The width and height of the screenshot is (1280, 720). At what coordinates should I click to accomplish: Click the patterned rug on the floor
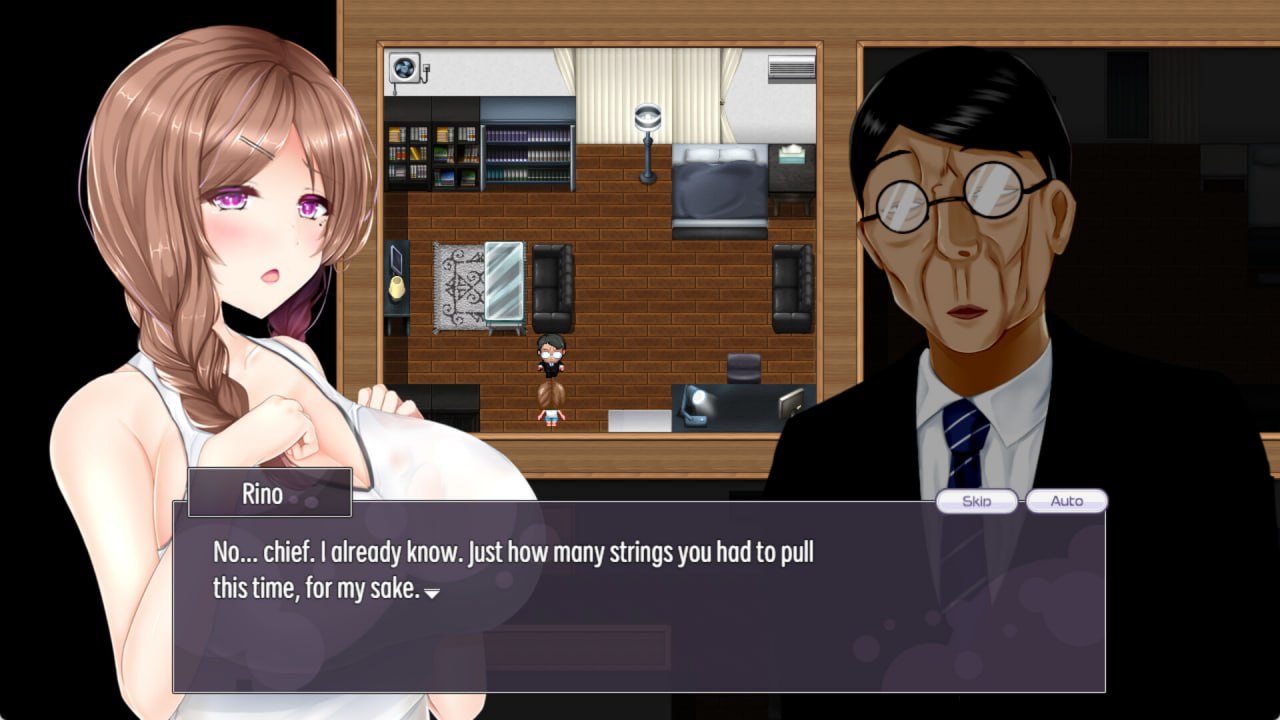(x=458, y=288)
